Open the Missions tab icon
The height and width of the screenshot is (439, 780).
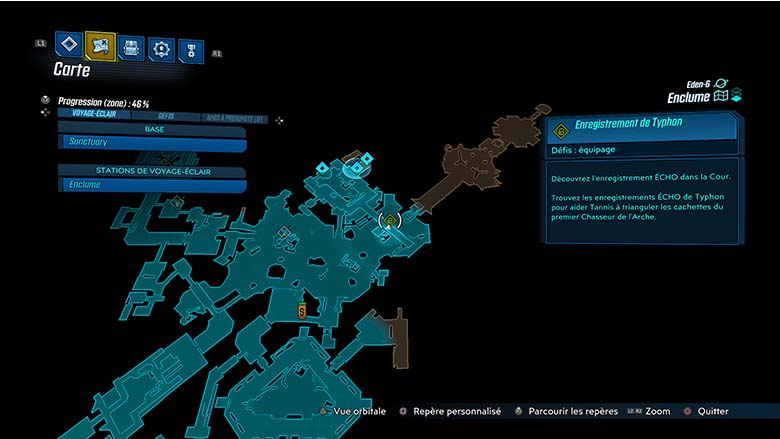(69, 44)
